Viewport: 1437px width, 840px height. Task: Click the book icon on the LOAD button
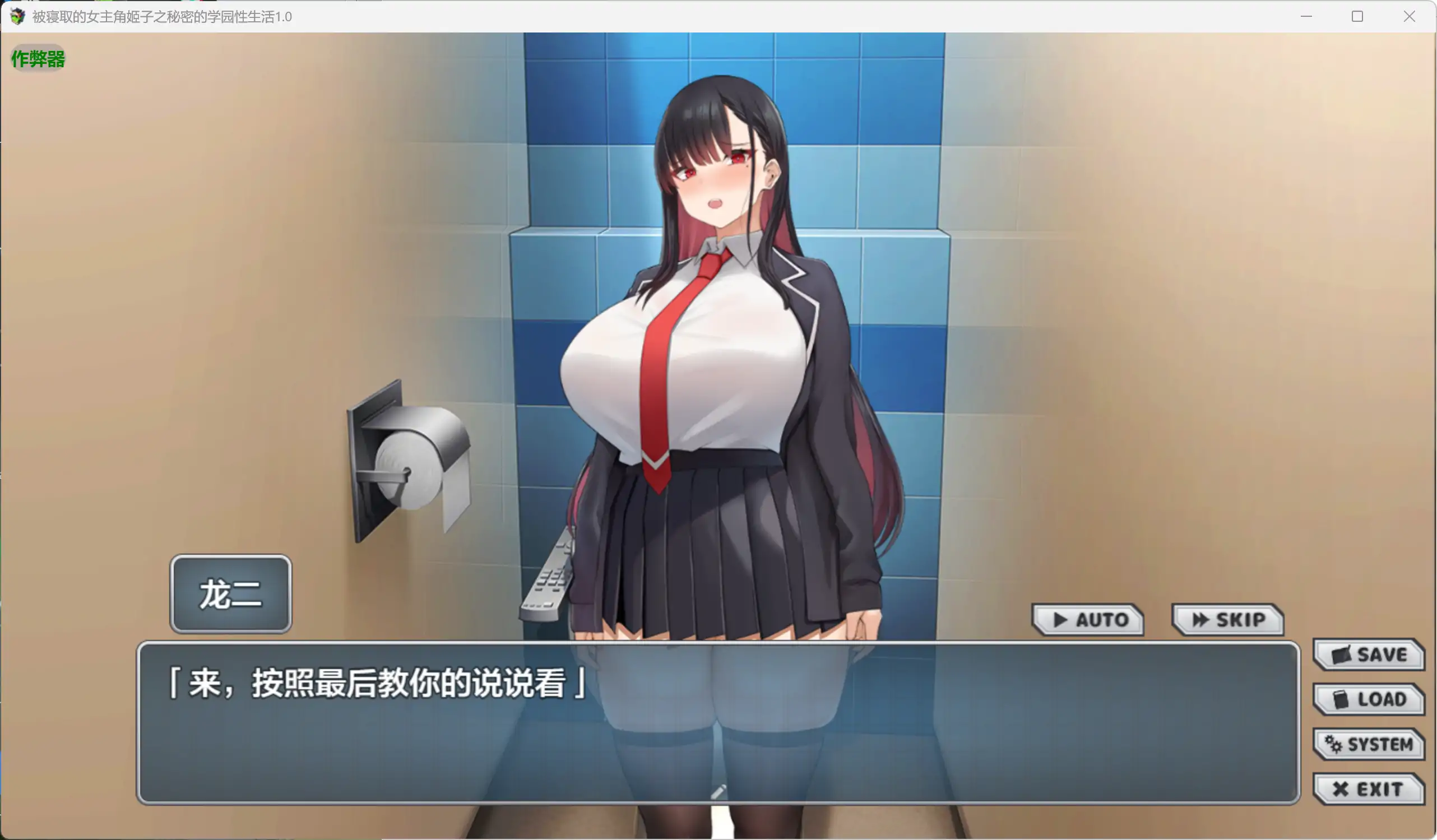1341,699
